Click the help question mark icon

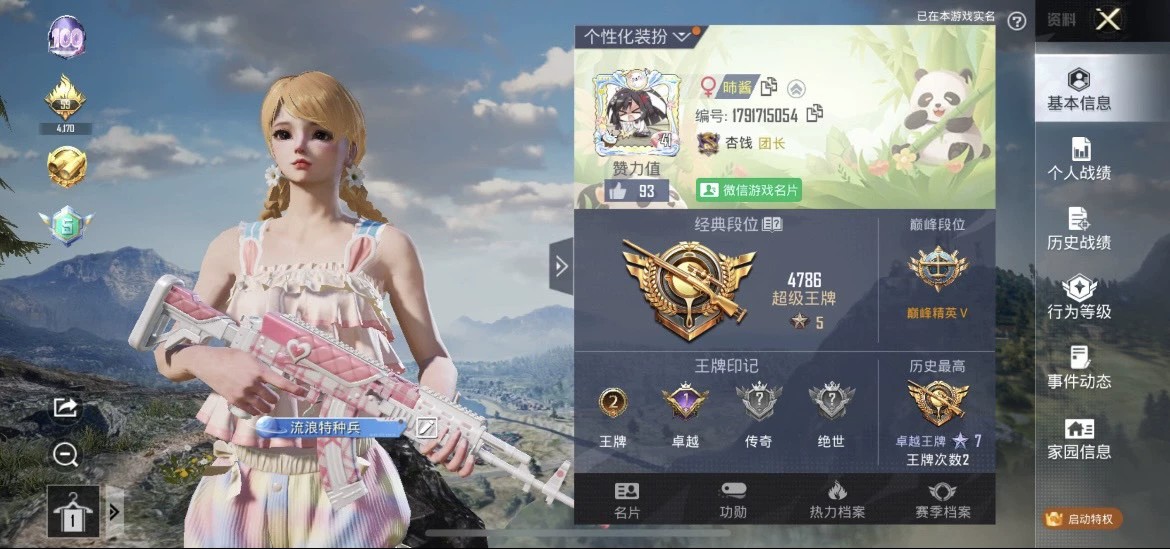[x=1017, y=20]
